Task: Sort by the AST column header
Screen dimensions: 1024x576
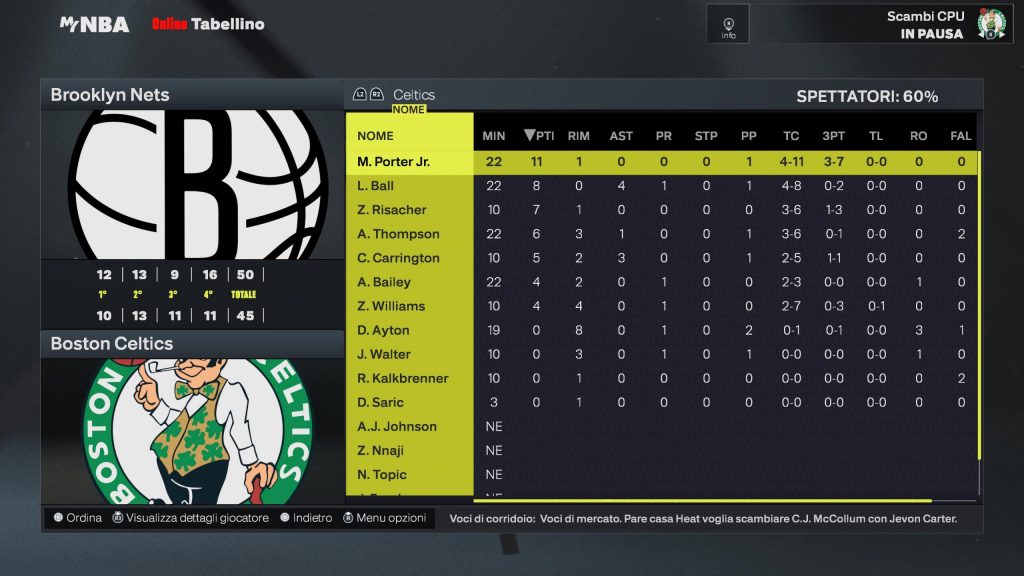Action: pyautogui.click(x=621, y=136)
